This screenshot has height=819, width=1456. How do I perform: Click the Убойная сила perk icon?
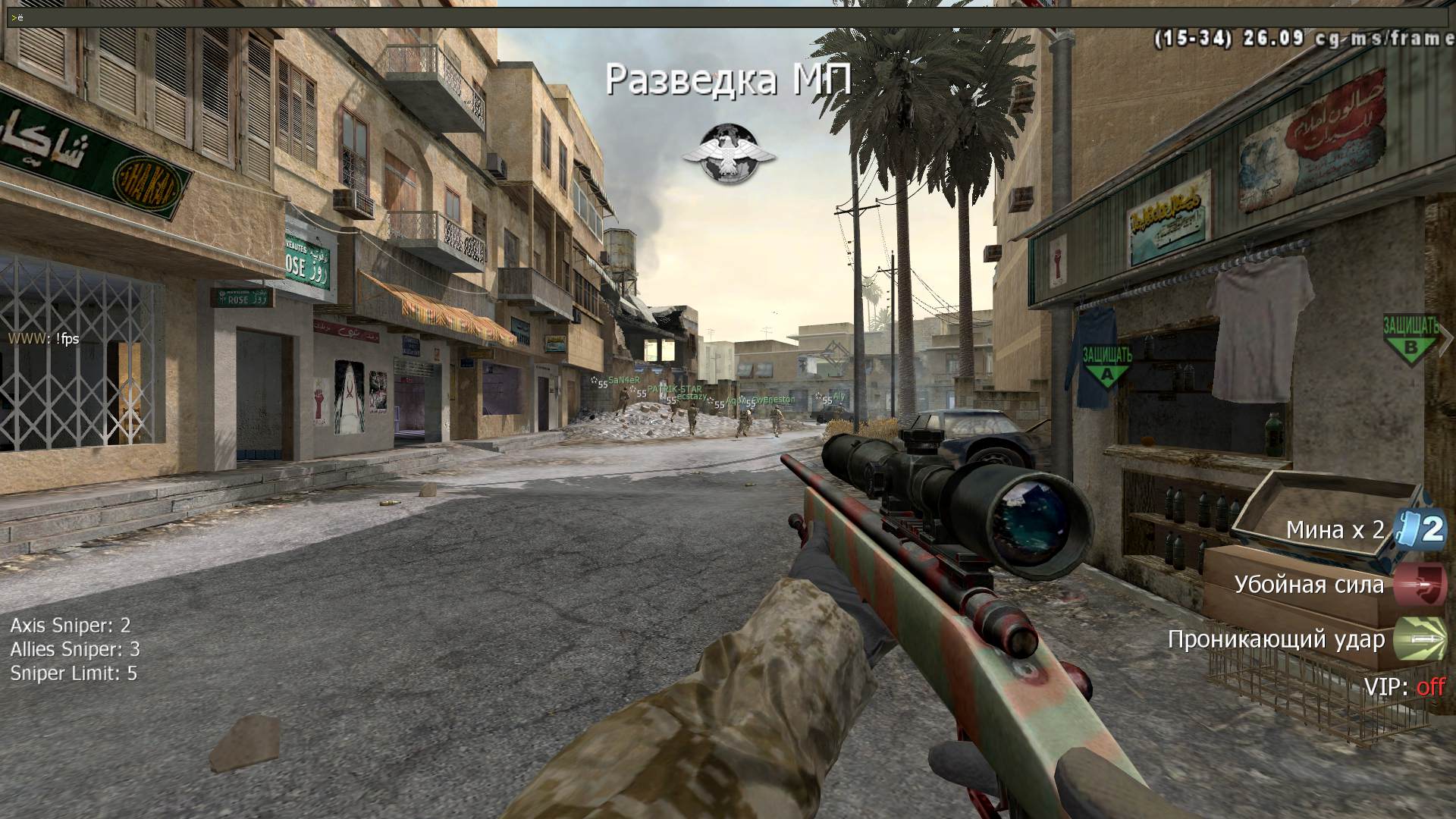(1420, 585)
